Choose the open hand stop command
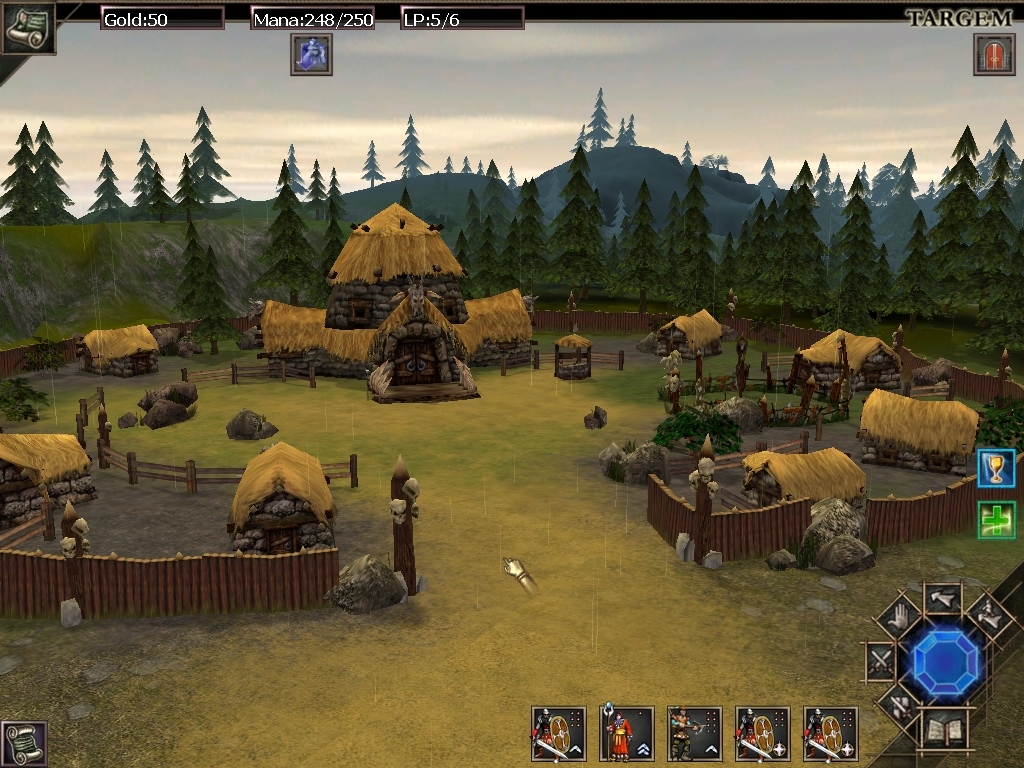The height and width of the screenshot is (768, 1024). pos(898,617)
